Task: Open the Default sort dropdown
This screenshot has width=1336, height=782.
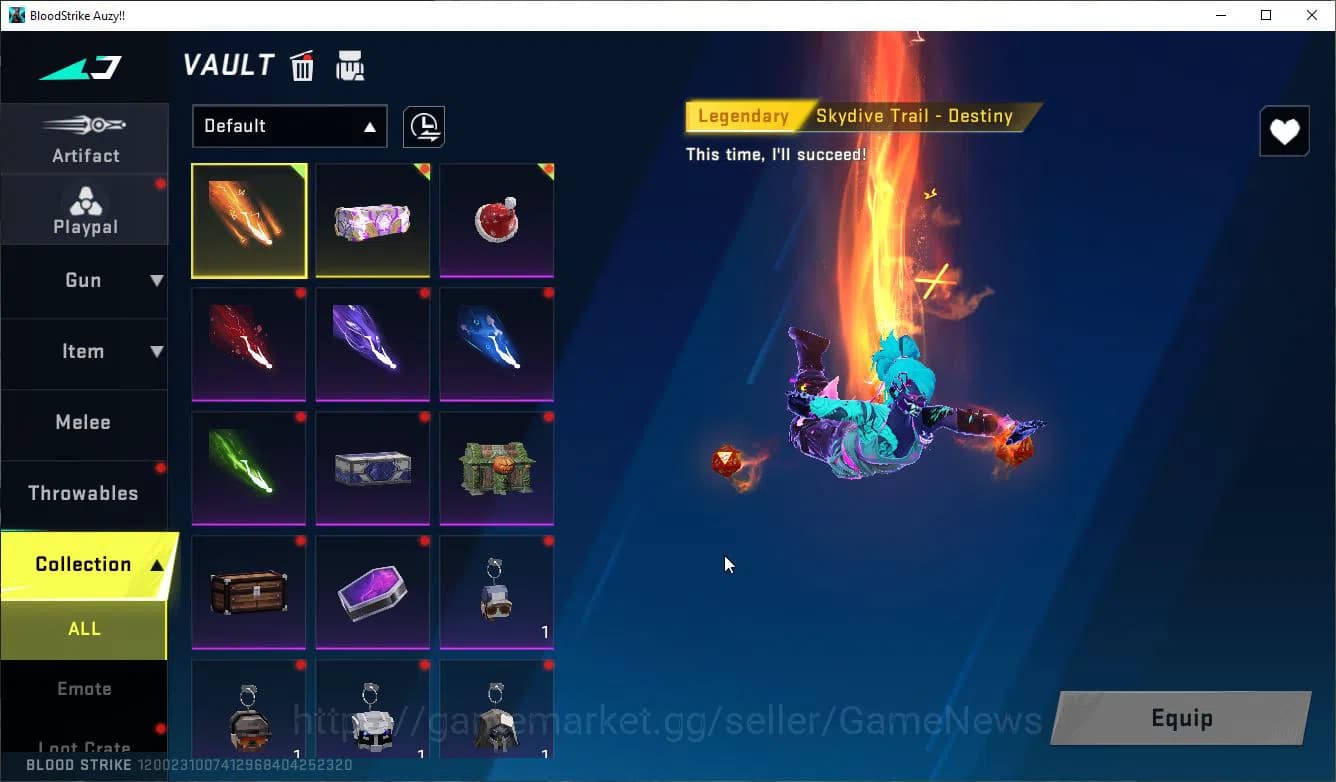Action: [x=289, y=126]
